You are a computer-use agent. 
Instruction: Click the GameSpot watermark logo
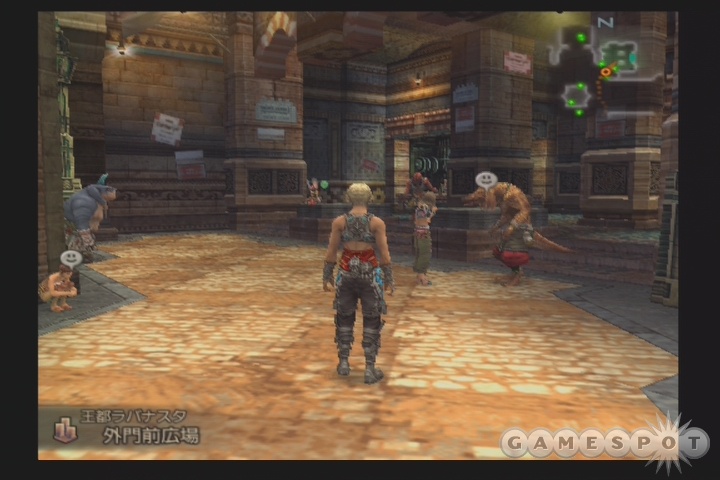604,442
